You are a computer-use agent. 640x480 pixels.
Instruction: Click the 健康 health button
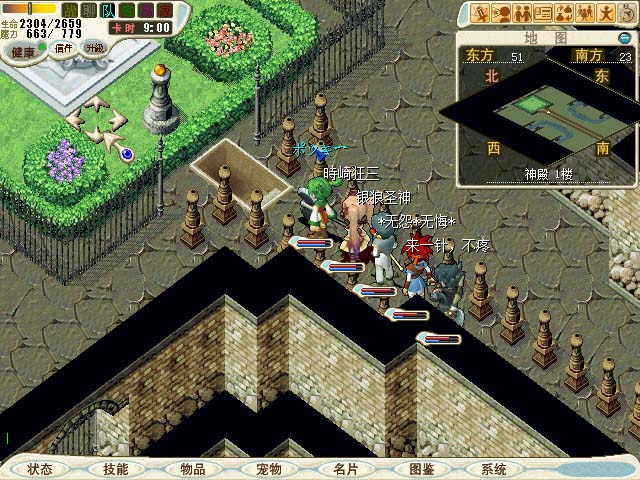pos(24,50)
